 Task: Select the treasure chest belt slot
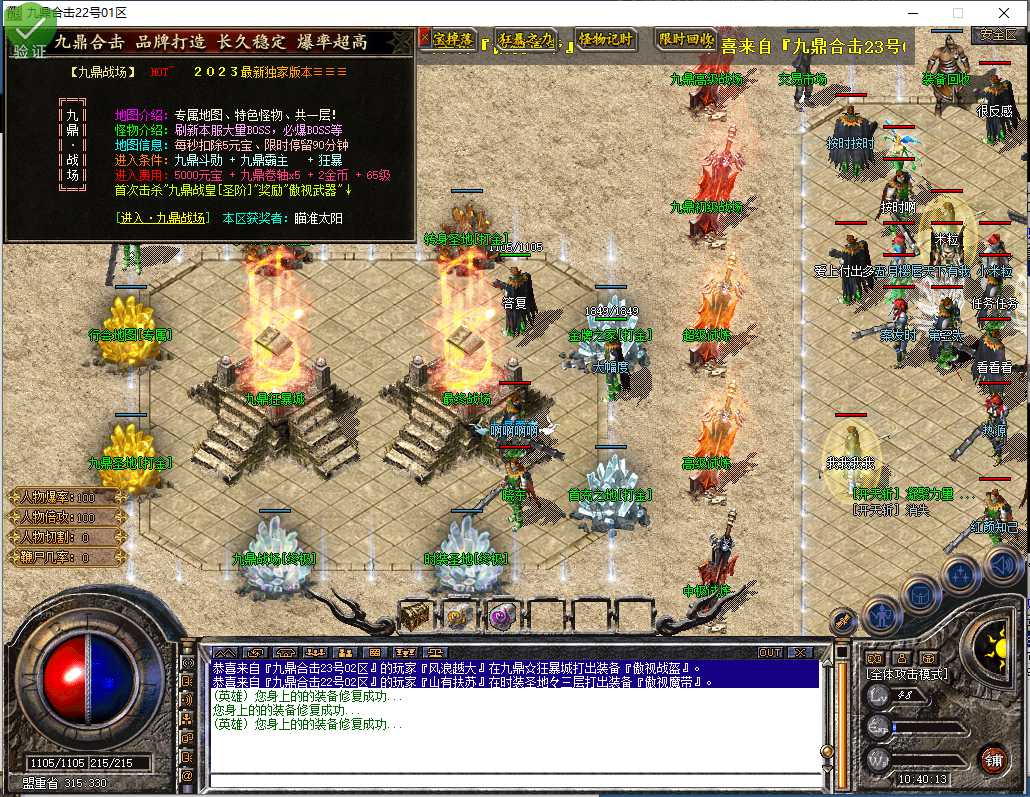click(415, 616)
